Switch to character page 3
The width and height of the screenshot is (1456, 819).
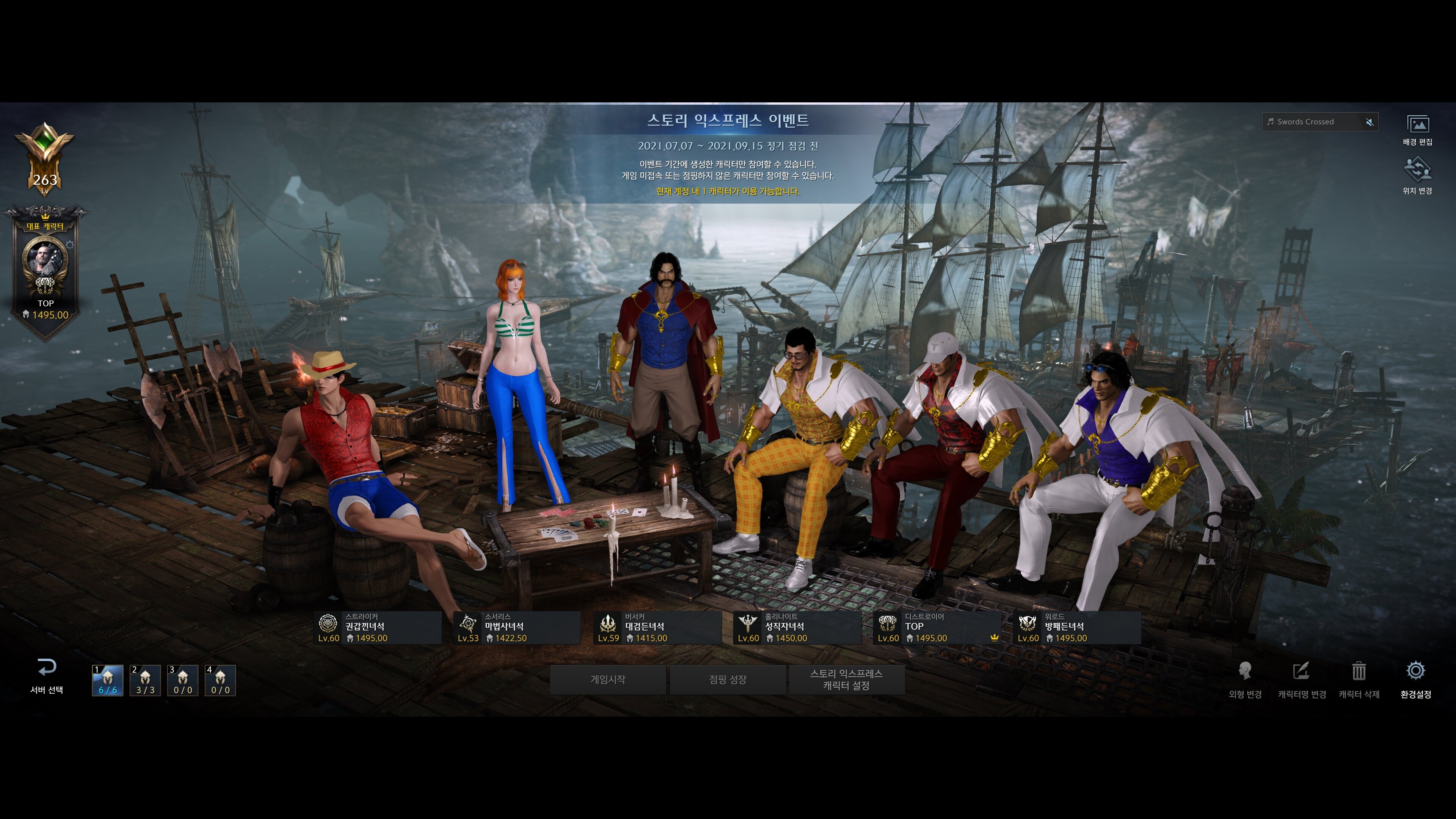pos(182,680)
